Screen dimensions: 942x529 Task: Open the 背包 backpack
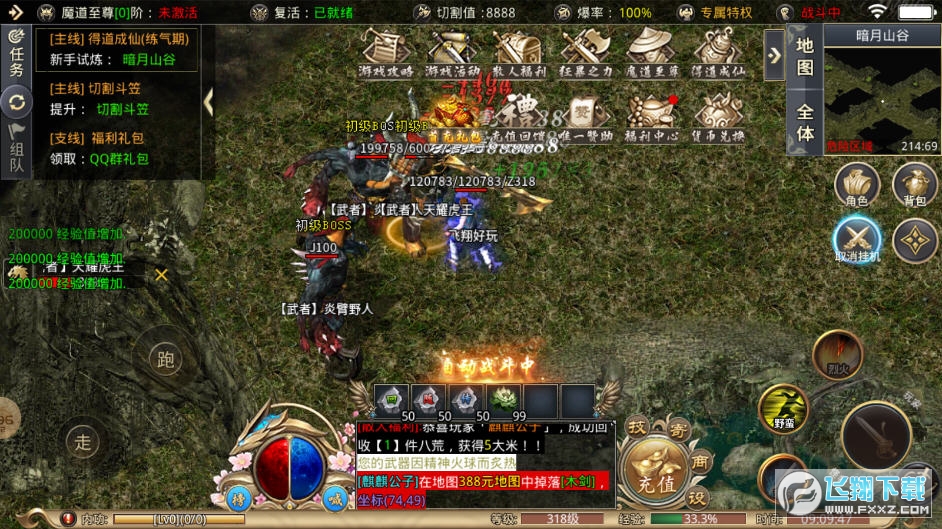914,186
